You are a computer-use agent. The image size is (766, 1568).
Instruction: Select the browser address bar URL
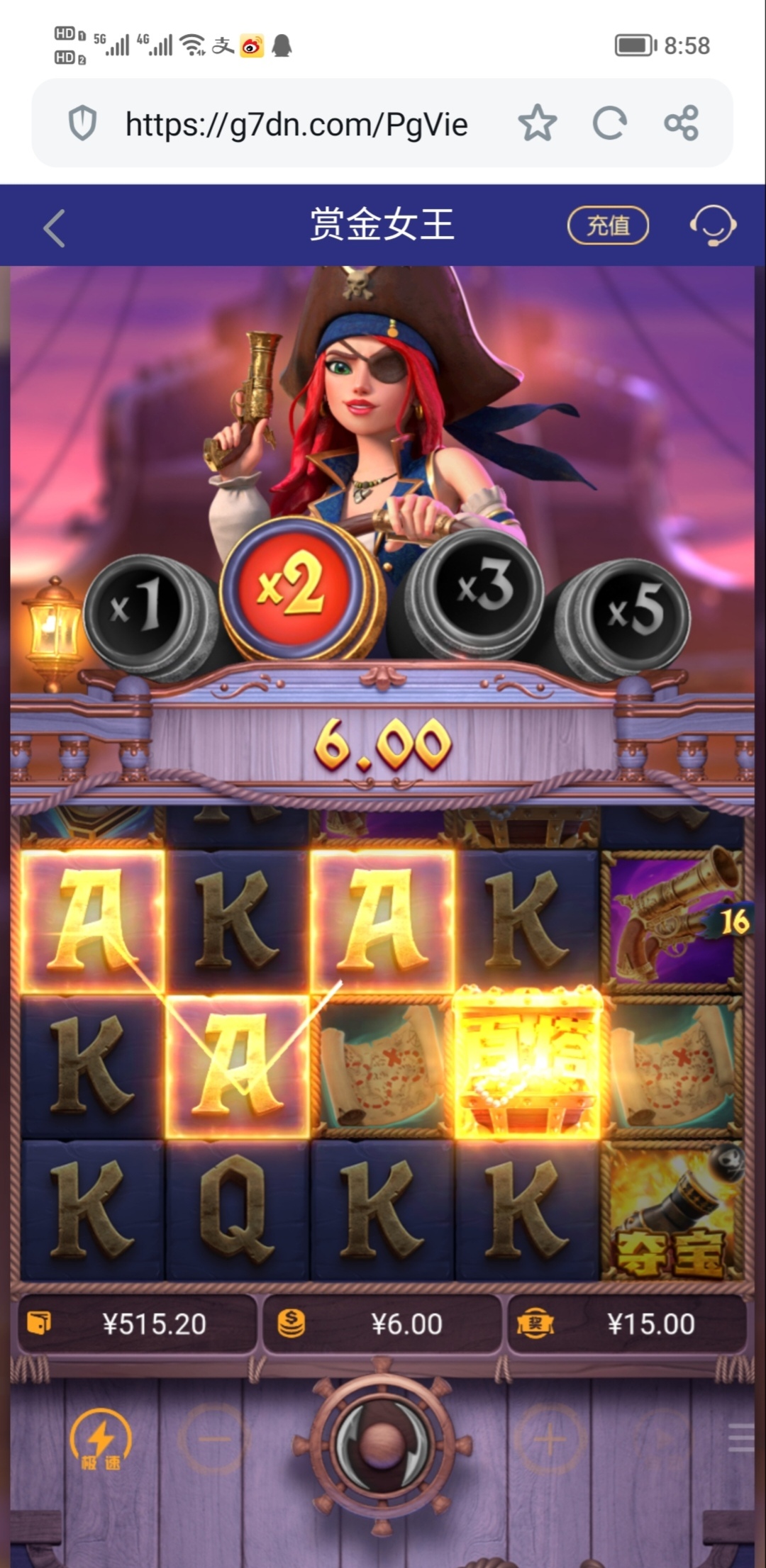pos(296,125)
